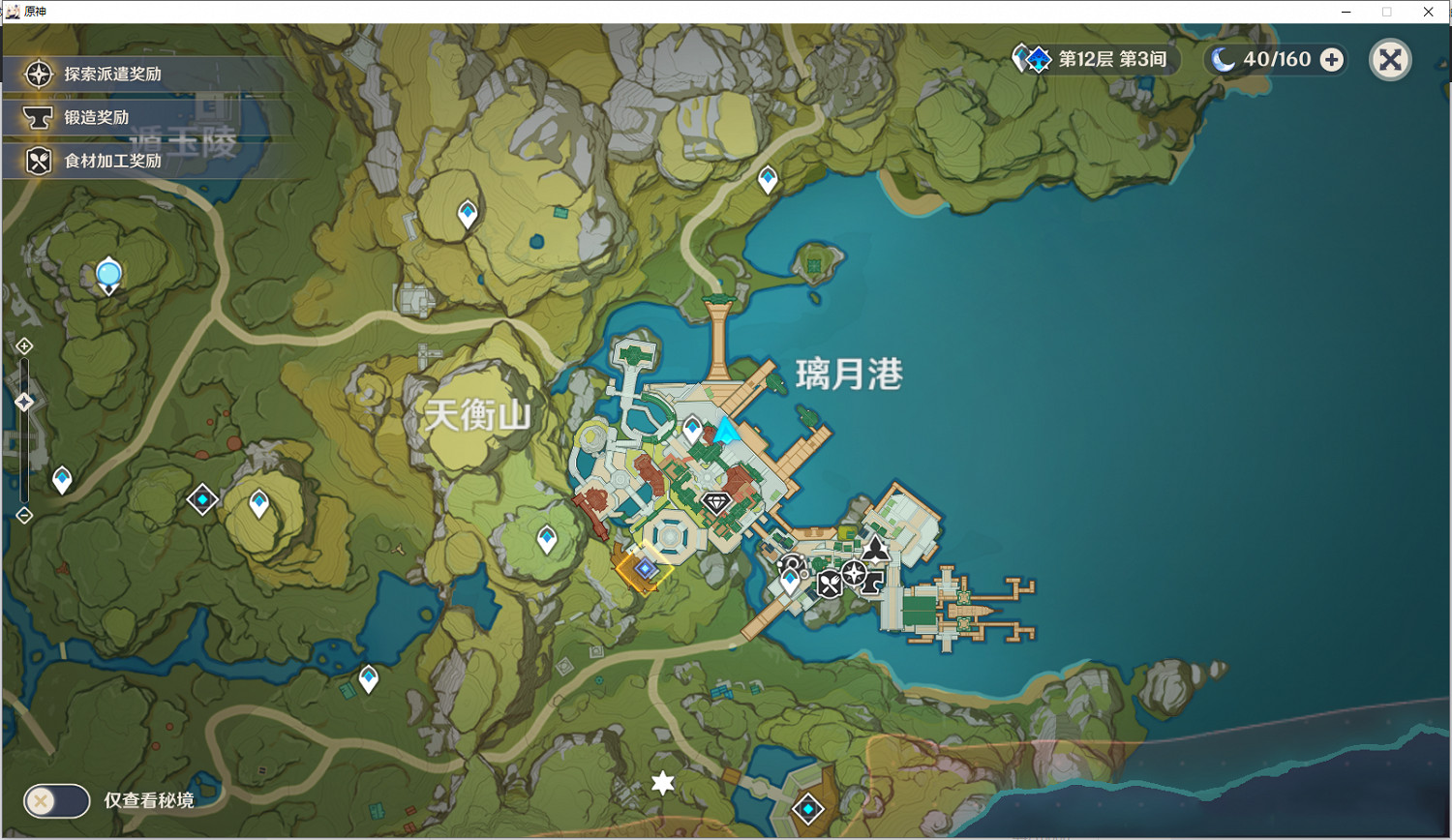Click the blacksmith anvil marker near the docks
The image size is (1452, 840).
tap(871, 583)
